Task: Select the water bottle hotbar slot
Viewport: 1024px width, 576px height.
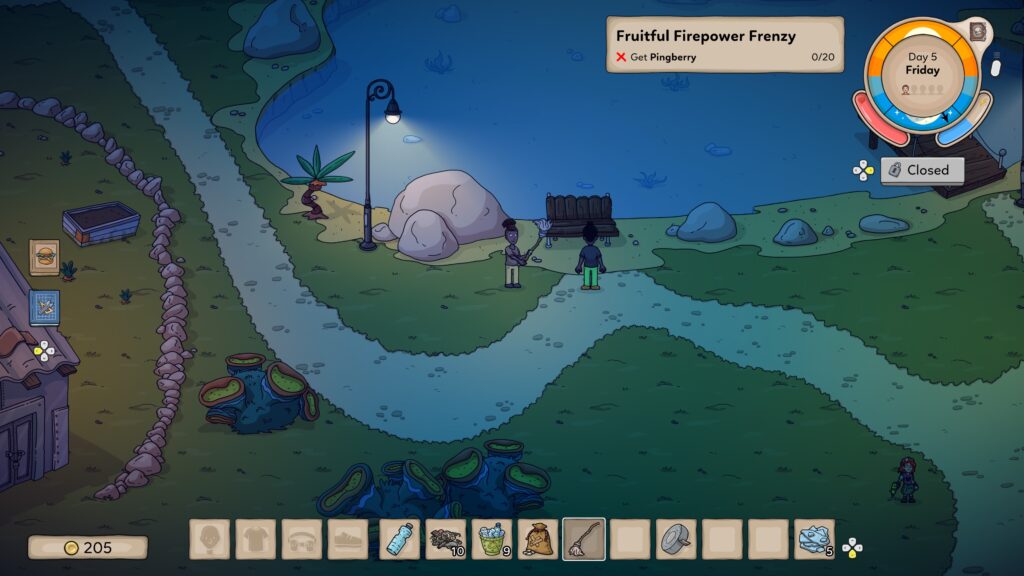Action: tap(399, 539)
